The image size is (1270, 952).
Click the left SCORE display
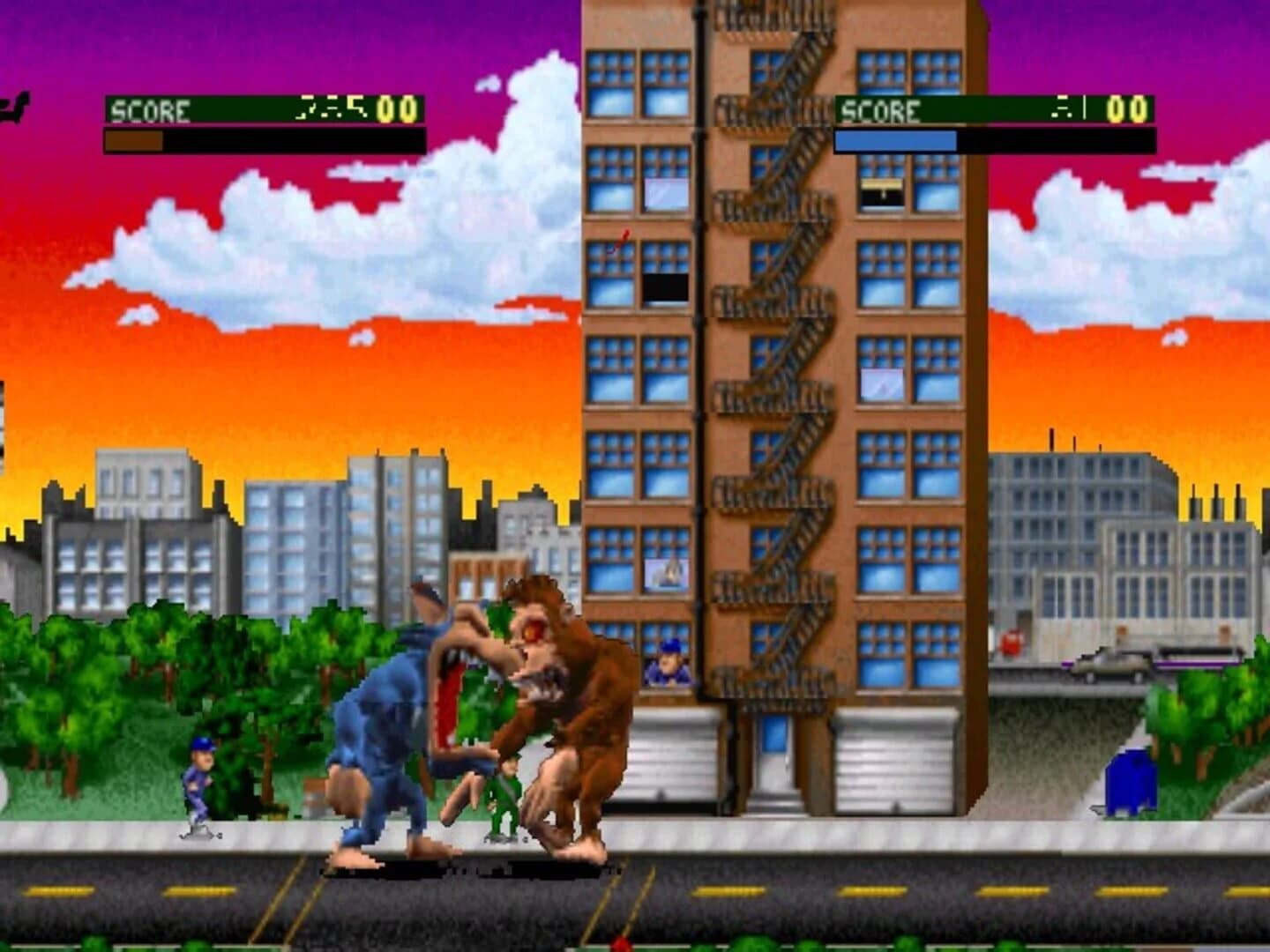(148, 110)
